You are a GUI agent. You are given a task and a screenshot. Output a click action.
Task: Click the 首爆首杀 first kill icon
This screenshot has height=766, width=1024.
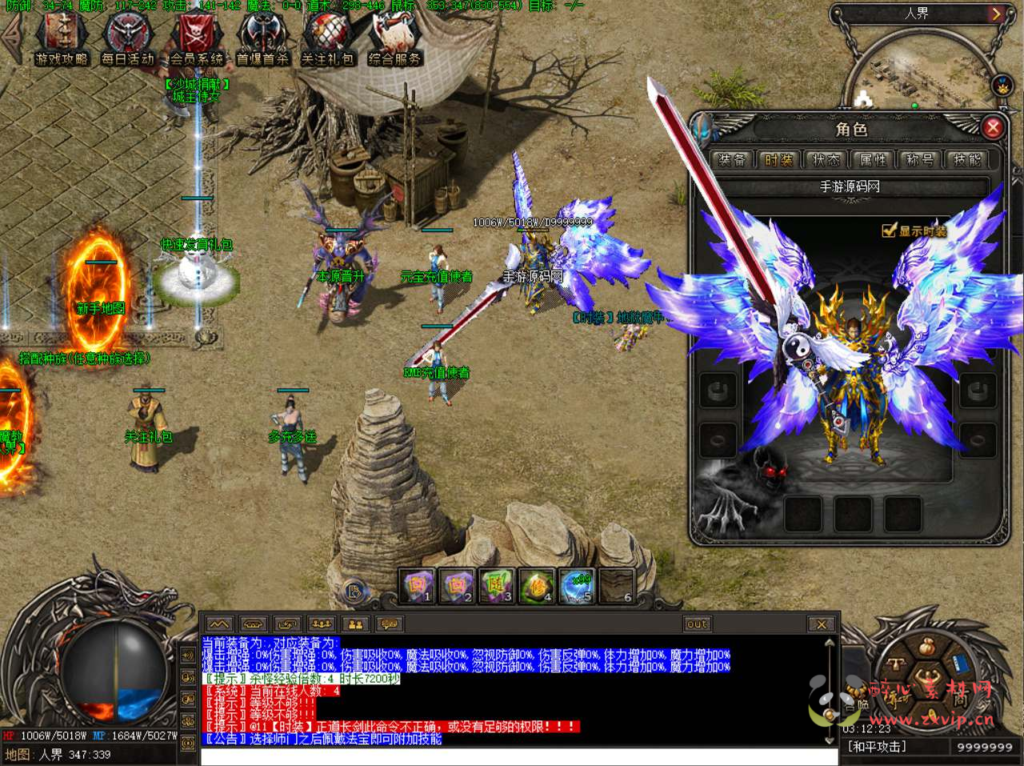[262, 38]
